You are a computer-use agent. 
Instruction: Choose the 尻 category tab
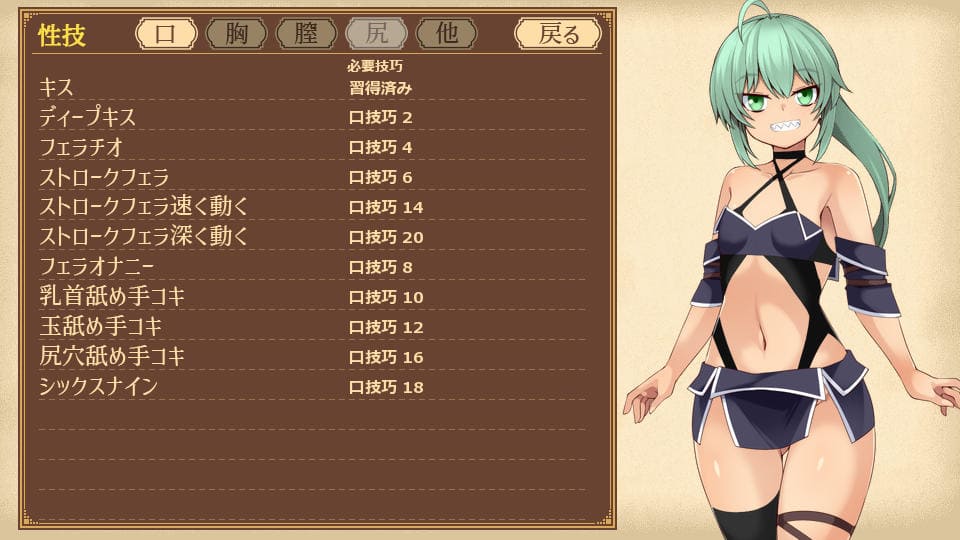coord(376,34)
